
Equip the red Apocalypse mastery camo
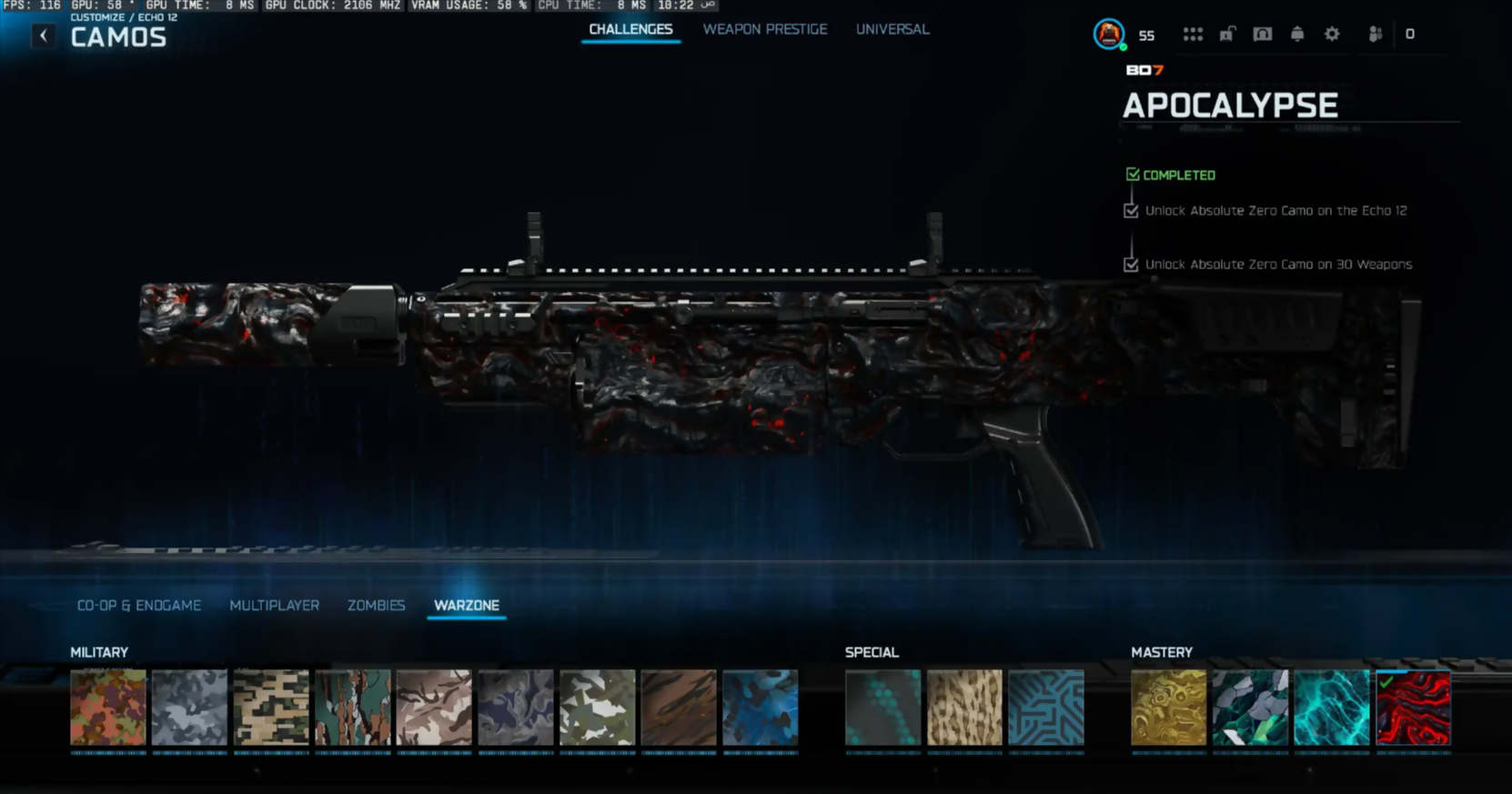[x=1413, y=708]
